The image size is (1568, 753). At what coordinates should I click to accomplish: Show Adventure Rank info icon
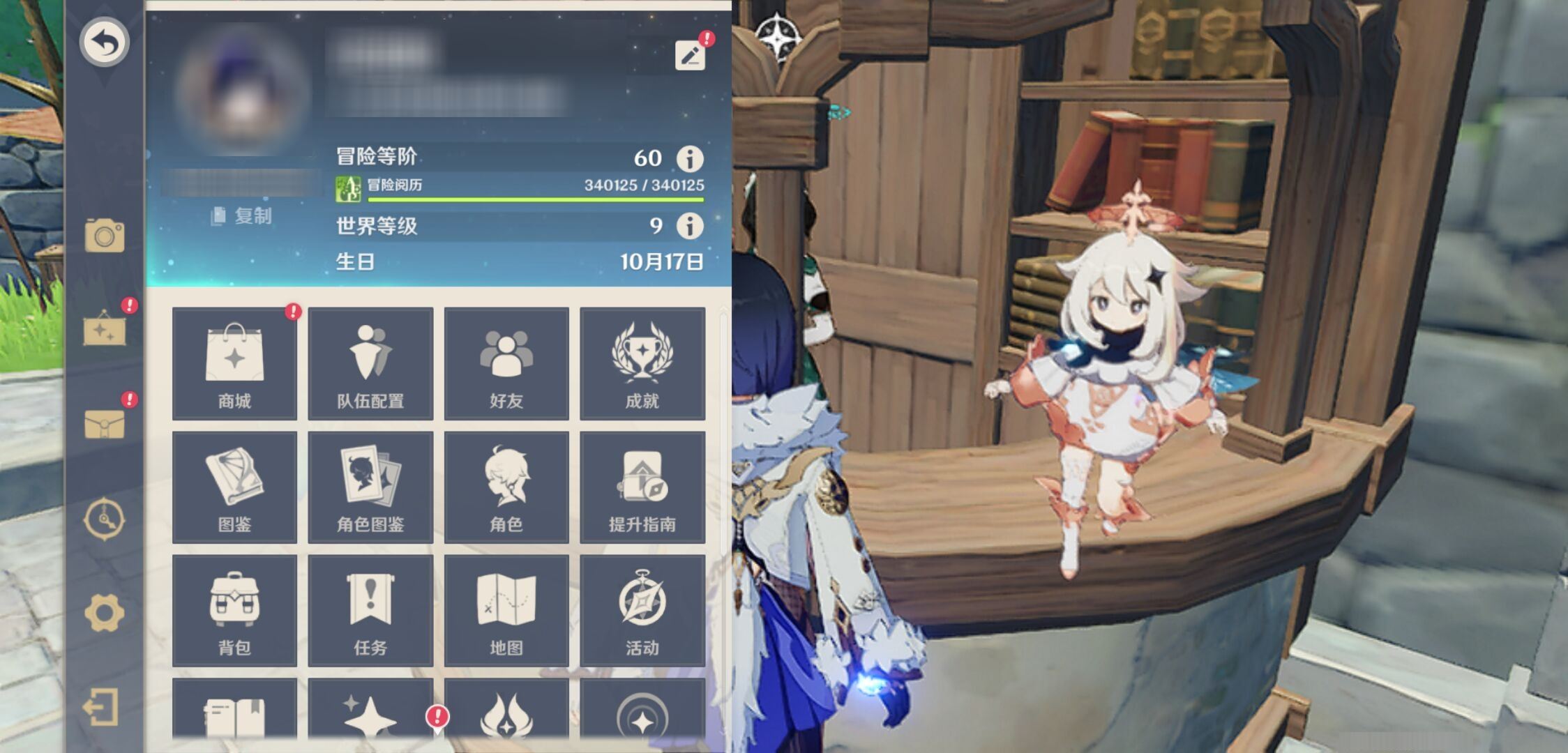690,159
